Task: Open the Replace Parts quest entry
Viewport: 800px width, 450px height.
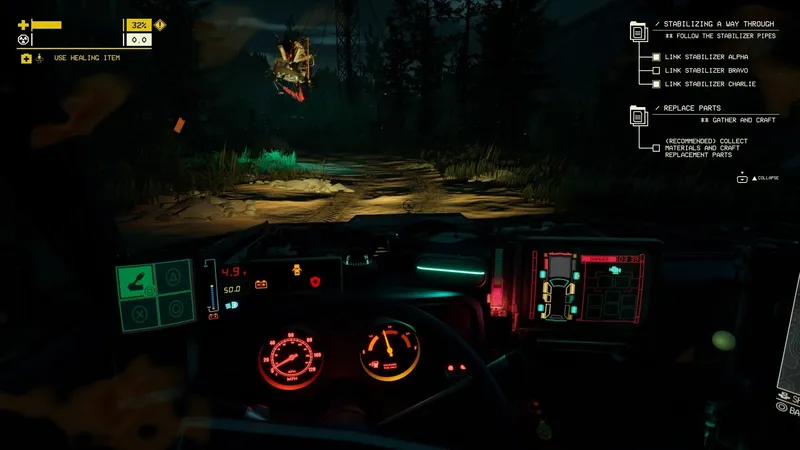Action: pyautogui.click(x=689, y=107)
